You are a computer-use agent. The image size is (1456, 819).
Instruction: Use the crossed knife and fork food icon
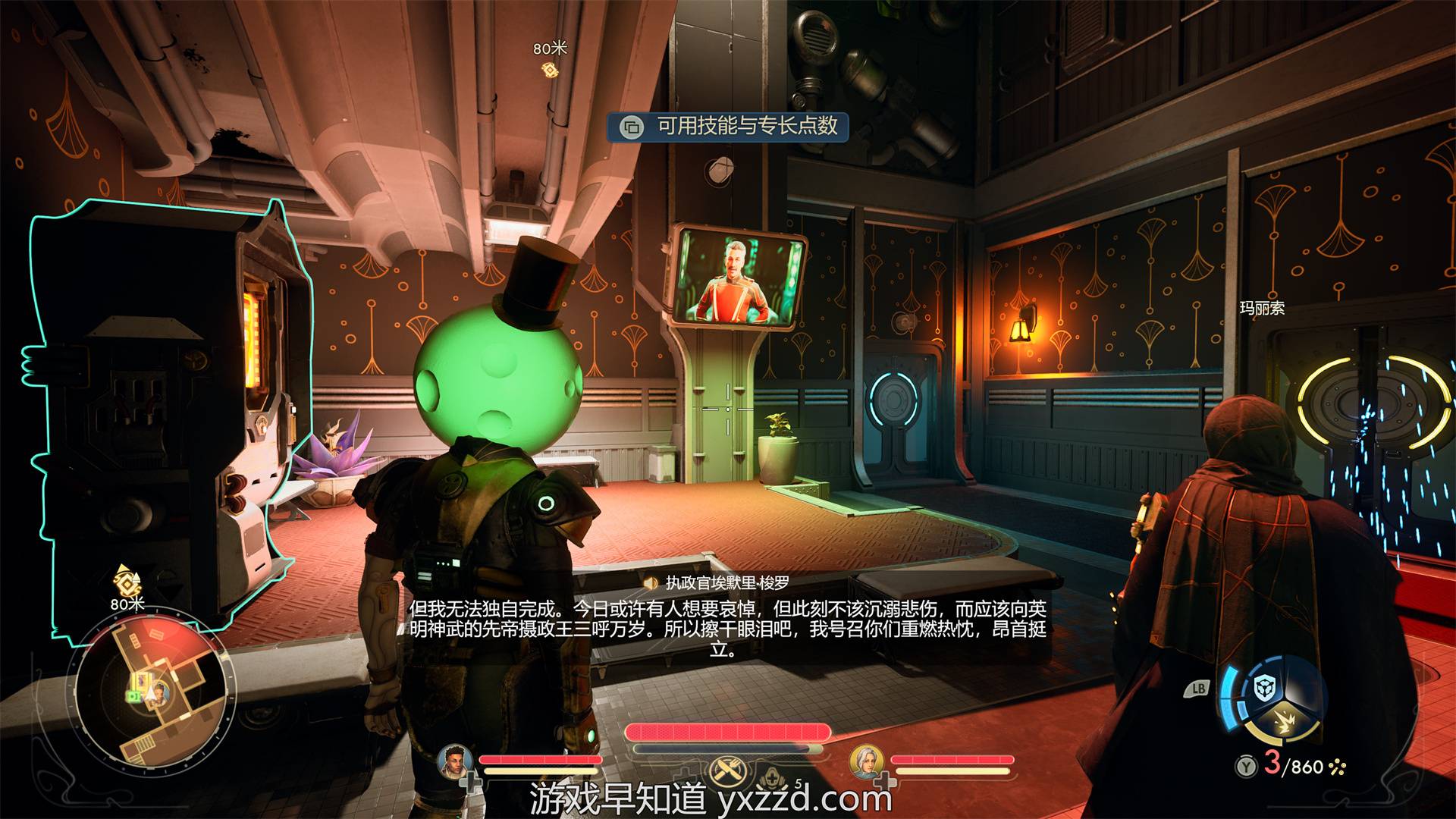click(x=729, y=772)
